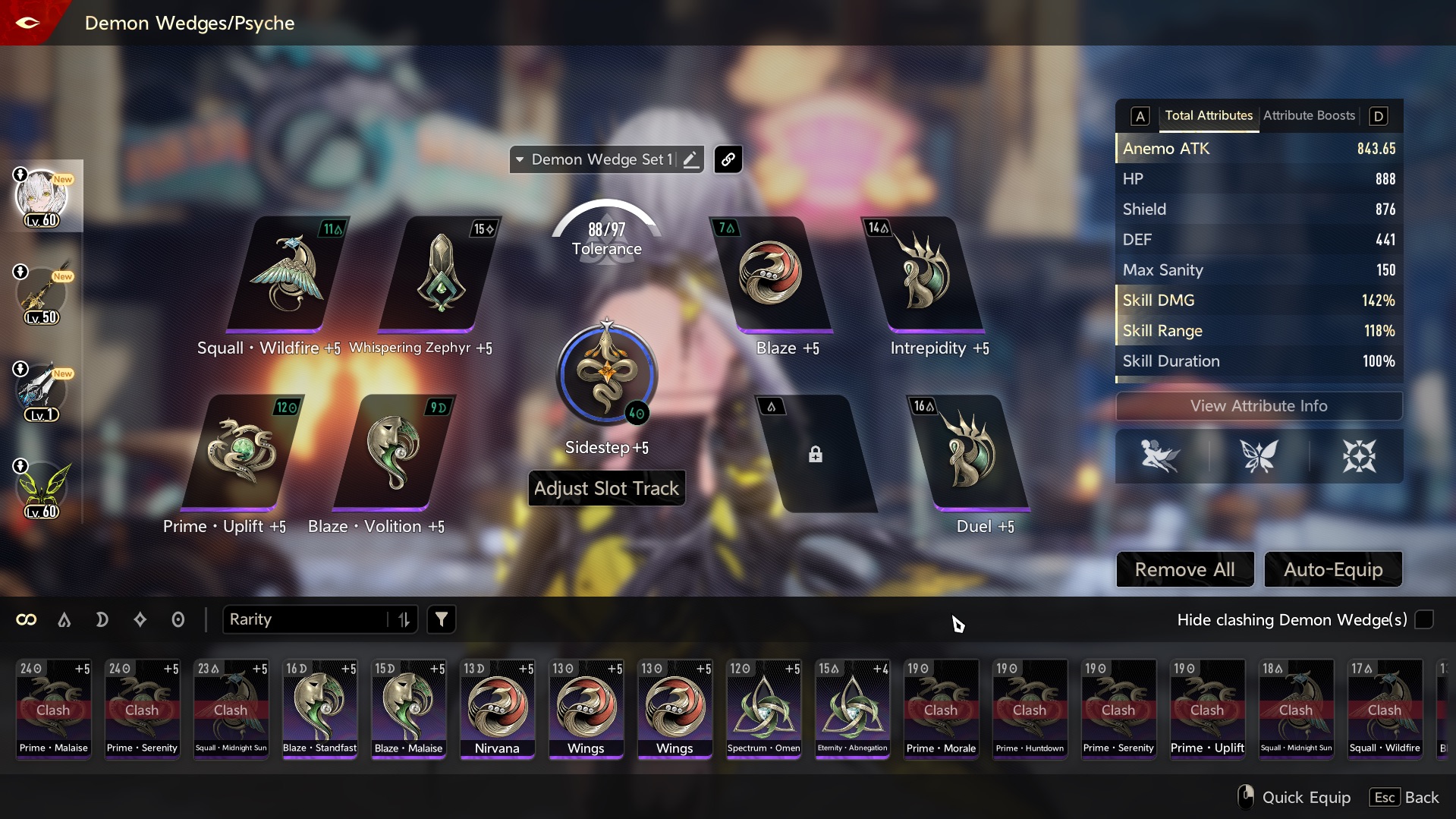Viewport: 1456px width, 819px height.
Task: Go back using the red arrow button
Action: tap(27, 22)
